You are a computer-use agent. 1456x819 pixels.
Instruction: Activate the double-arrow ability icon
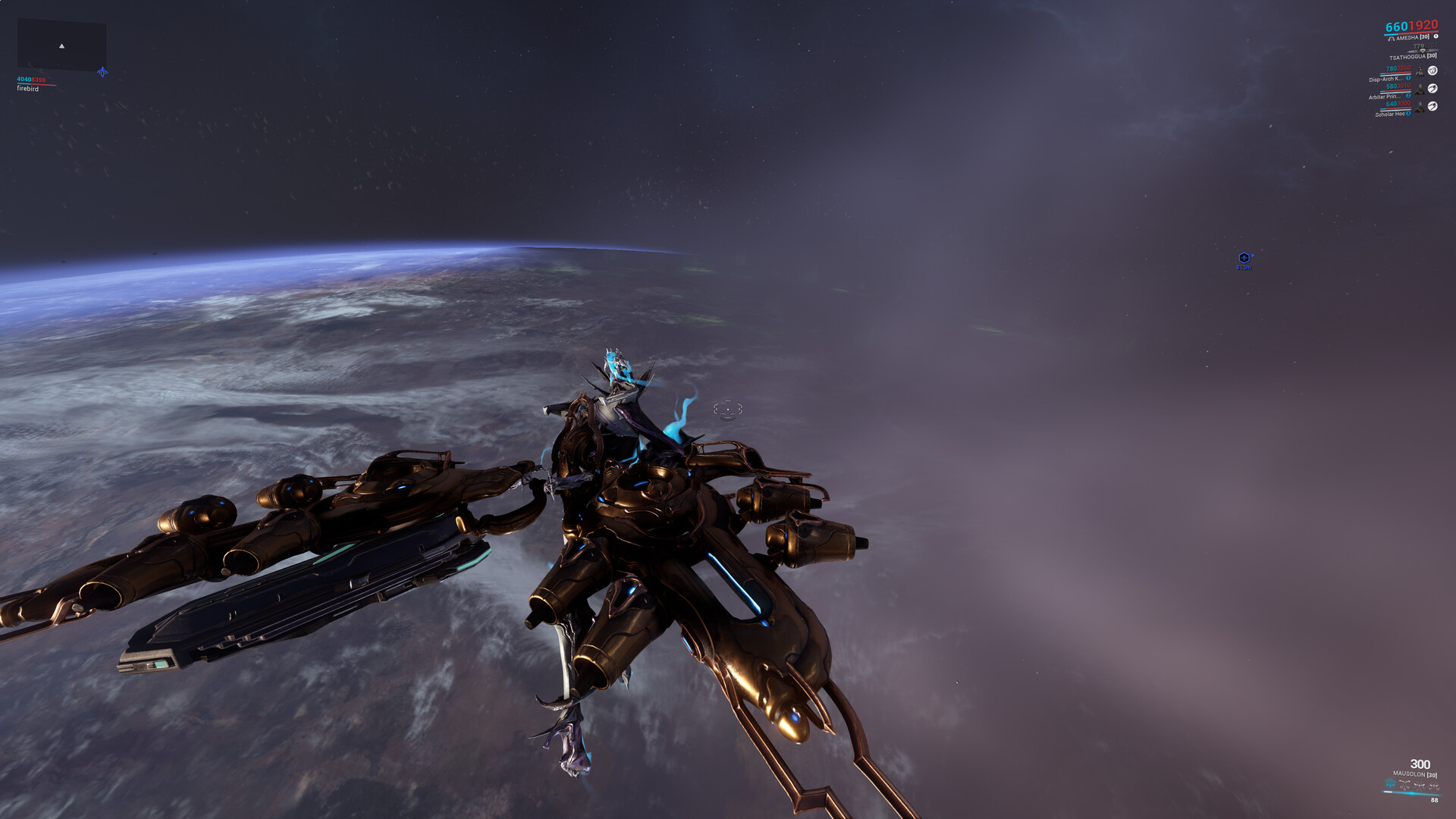(1404, 784)
